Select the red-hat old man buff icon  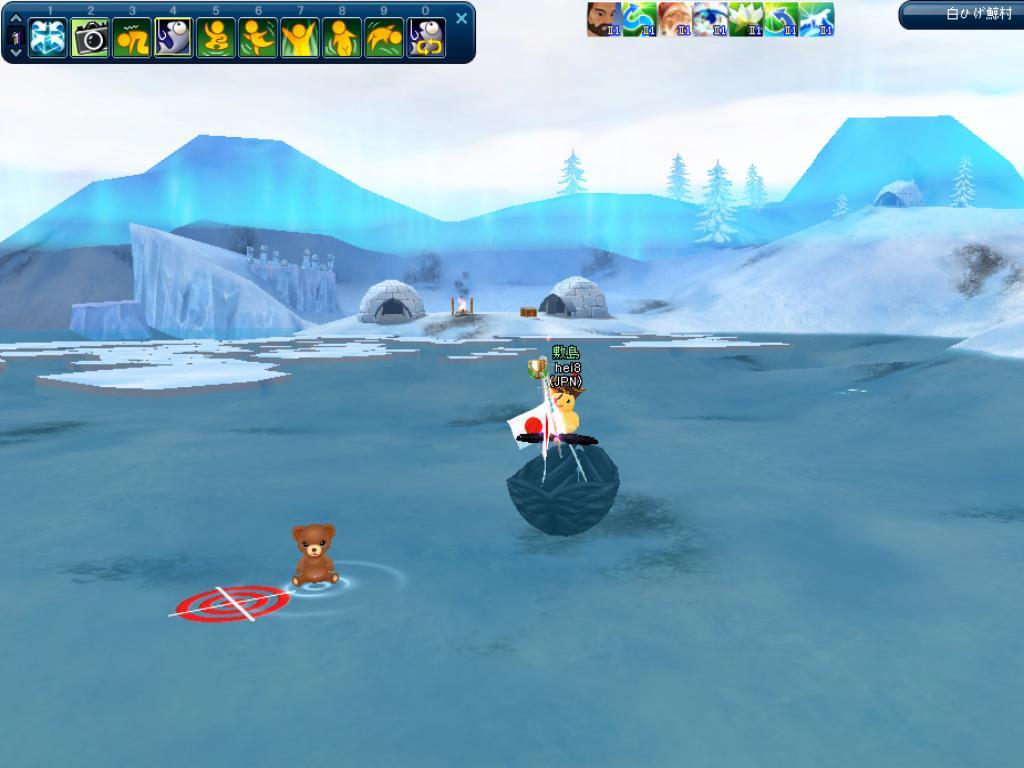pyautogui.click(x=675, y=19)
